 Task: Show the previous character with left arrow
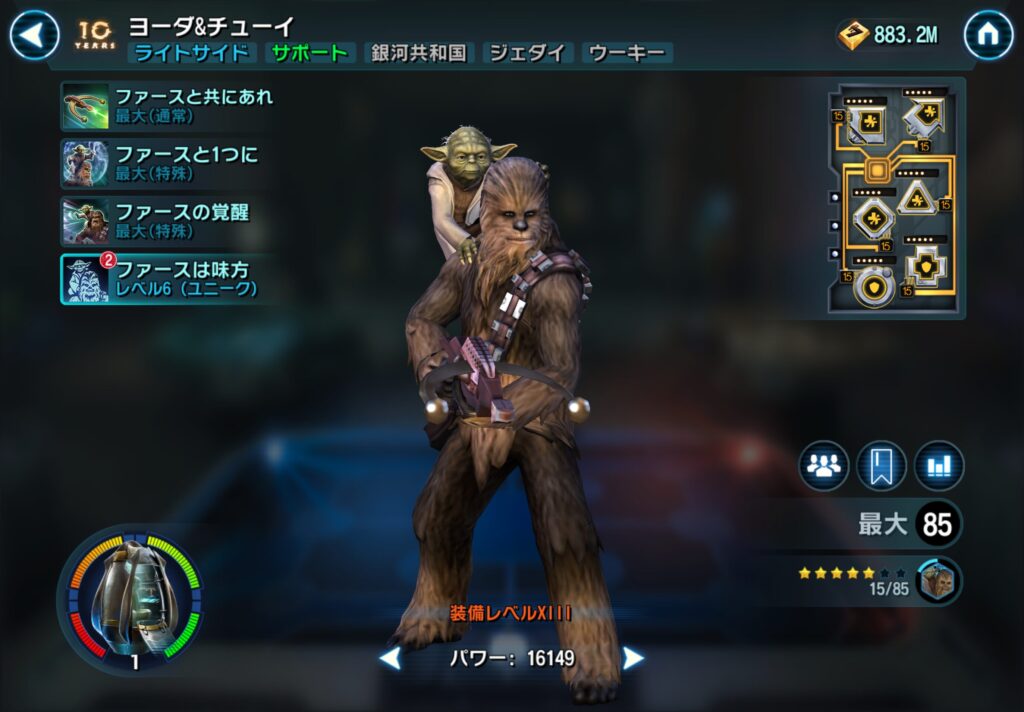pos(390,658)
